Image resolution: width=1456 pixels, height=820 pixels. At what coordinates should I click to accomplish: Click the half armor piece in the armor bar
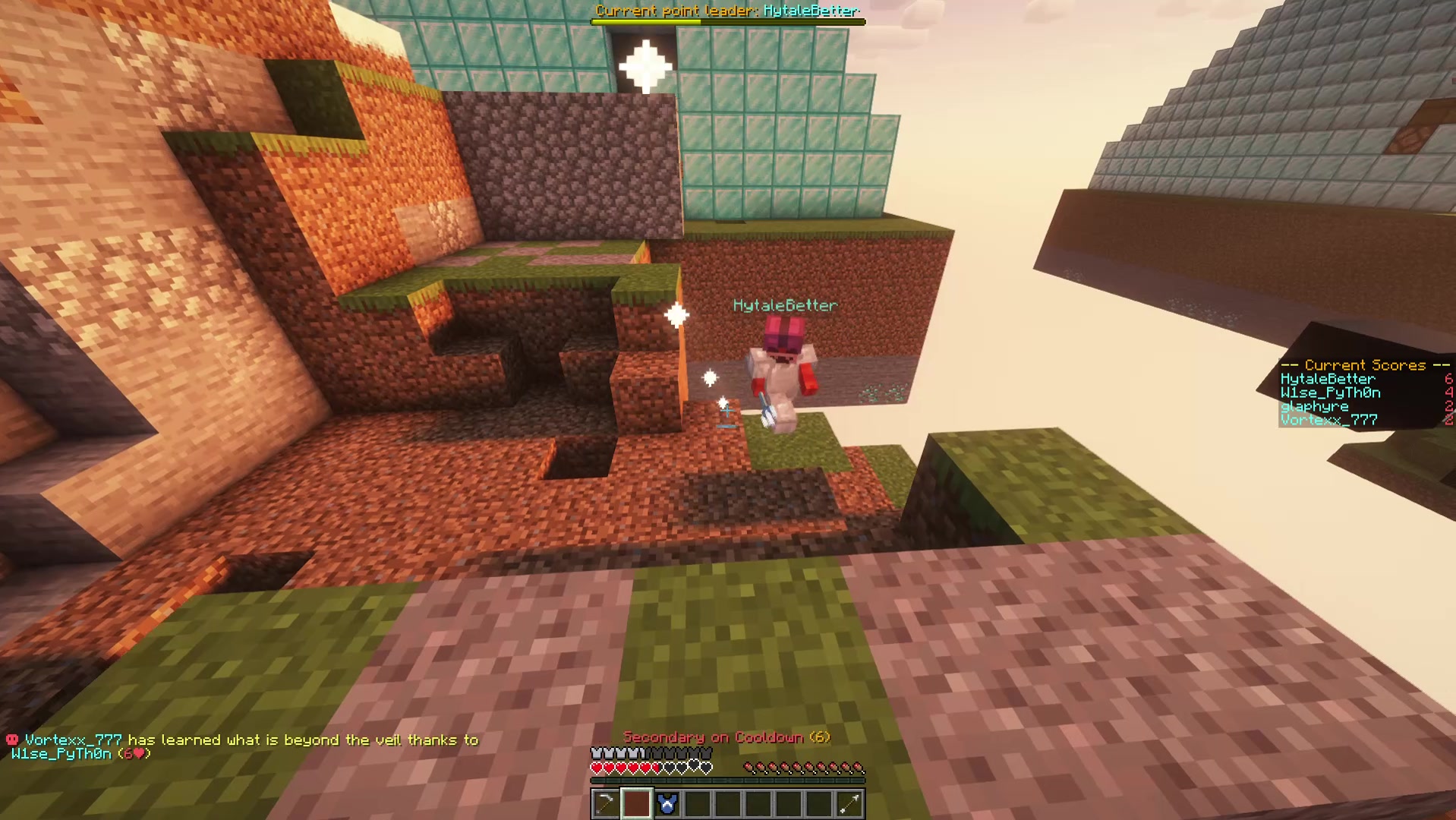point(643,753)
